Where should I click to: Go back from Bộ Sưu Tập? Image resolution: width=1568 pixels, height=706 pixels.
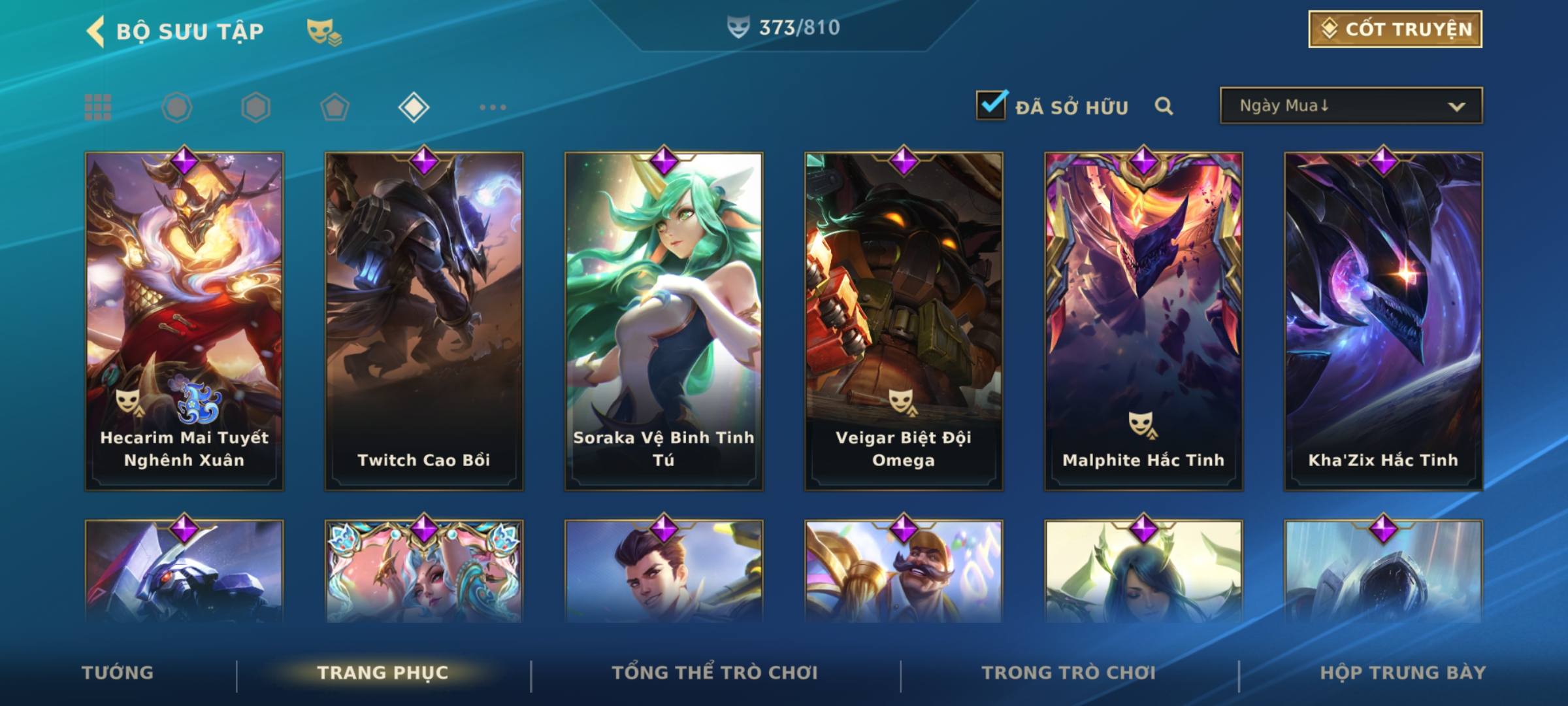pyautogui.click(x=95, y=31)
